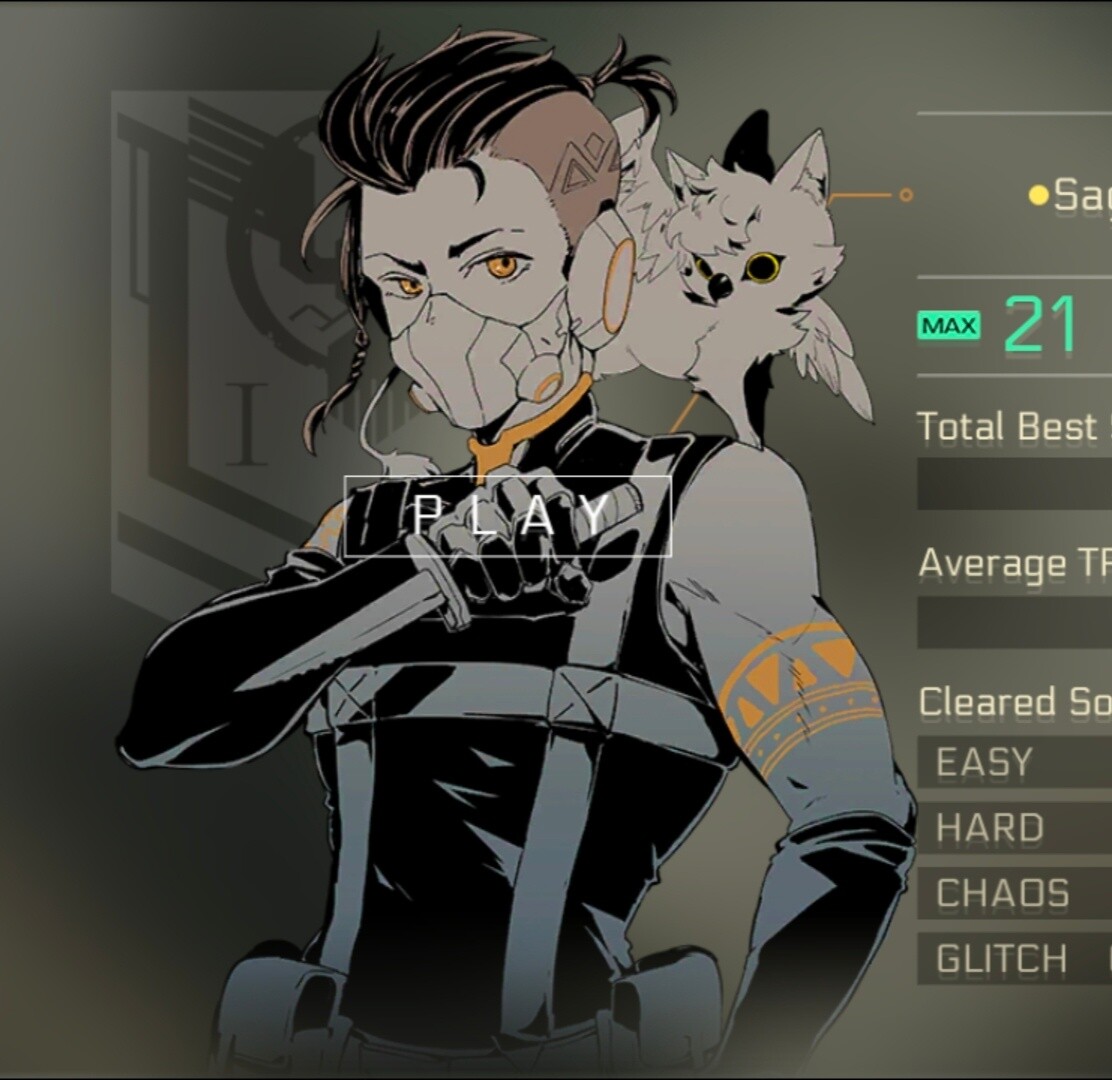Start the game with the PLAY button

point(508,516)
